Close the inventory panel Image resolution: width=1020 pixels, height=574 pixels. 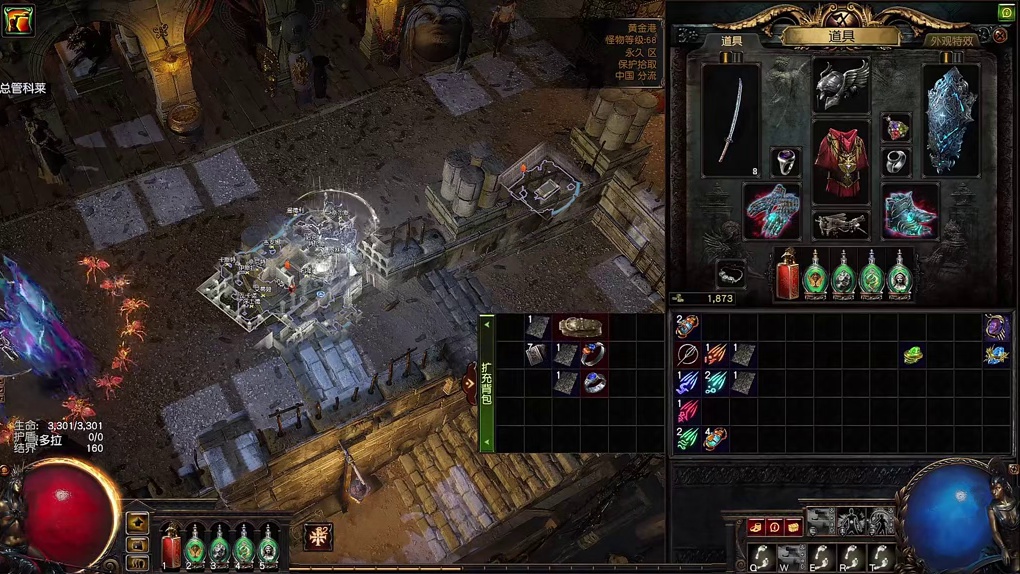point(999,36)
